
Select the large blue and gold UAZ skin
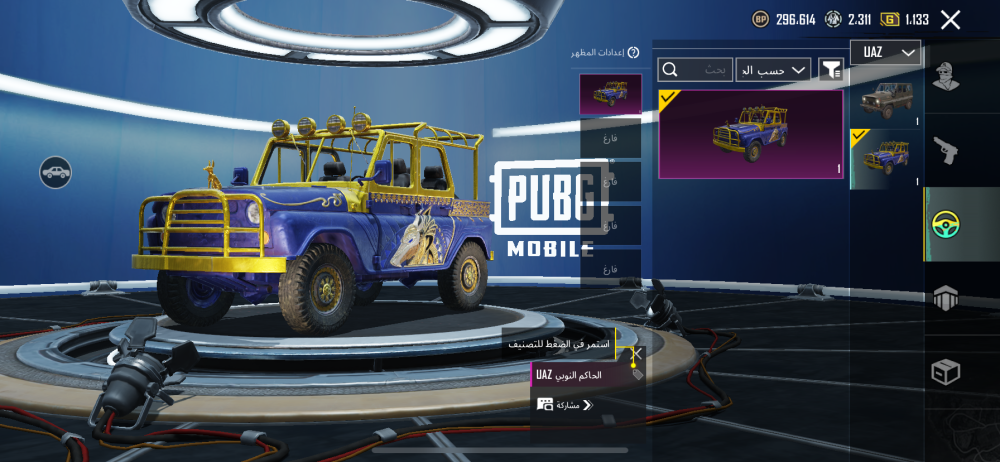[751, 134]
